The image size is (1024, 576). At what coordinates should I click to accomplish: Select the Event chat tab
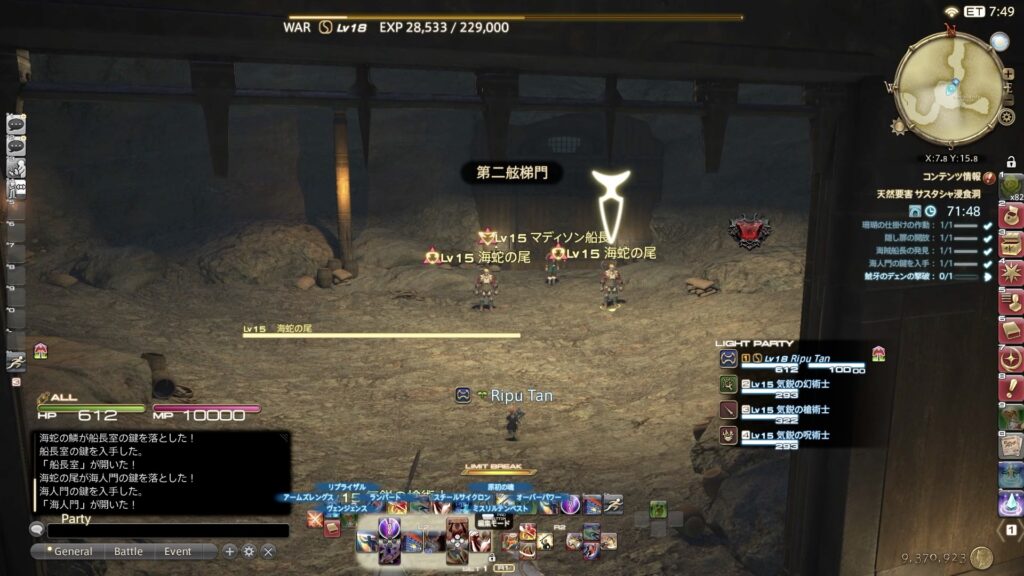(x=178, y=551)
